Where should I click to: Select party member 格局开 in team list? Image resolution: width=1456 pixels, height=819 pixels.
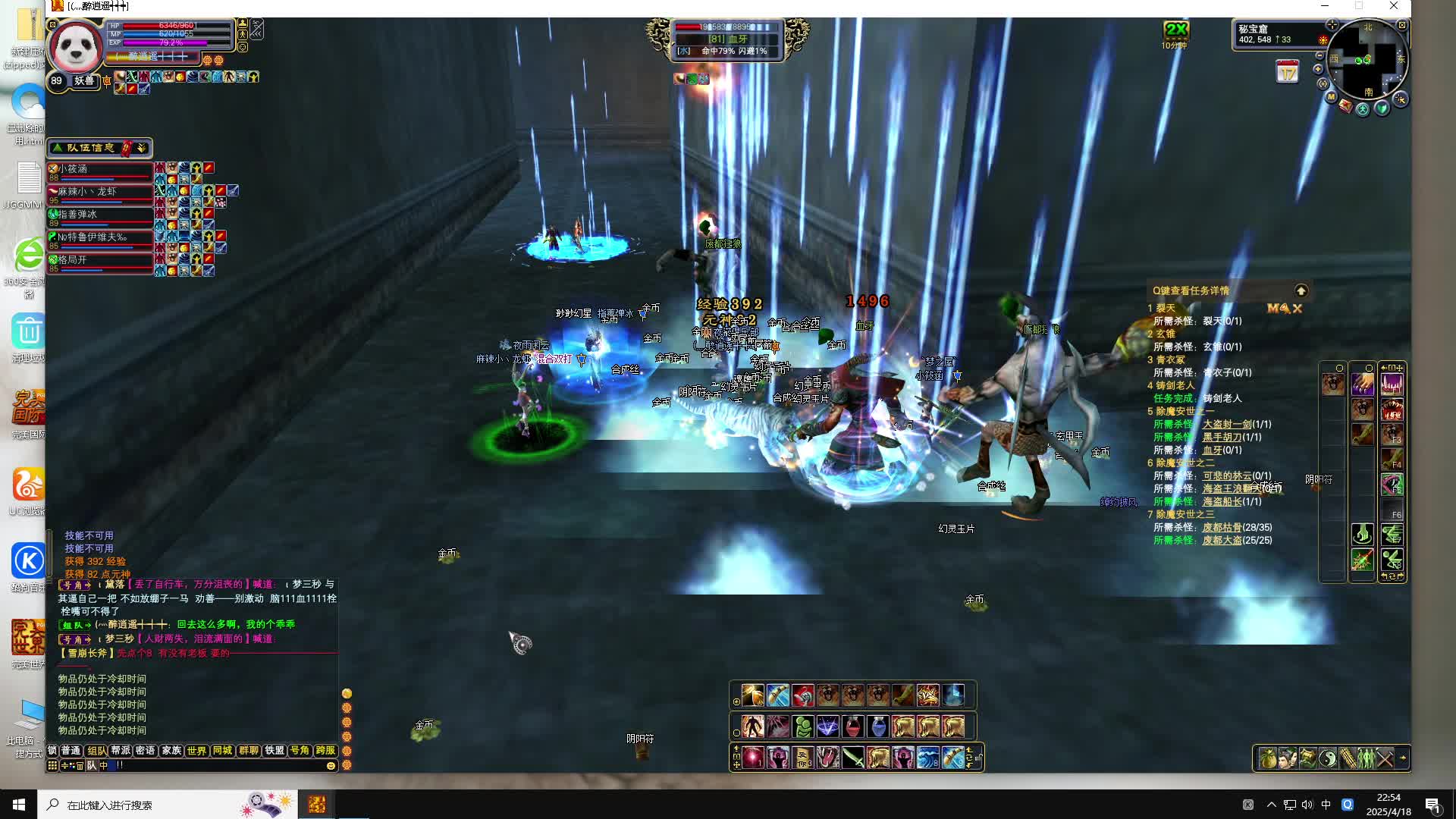100,260
